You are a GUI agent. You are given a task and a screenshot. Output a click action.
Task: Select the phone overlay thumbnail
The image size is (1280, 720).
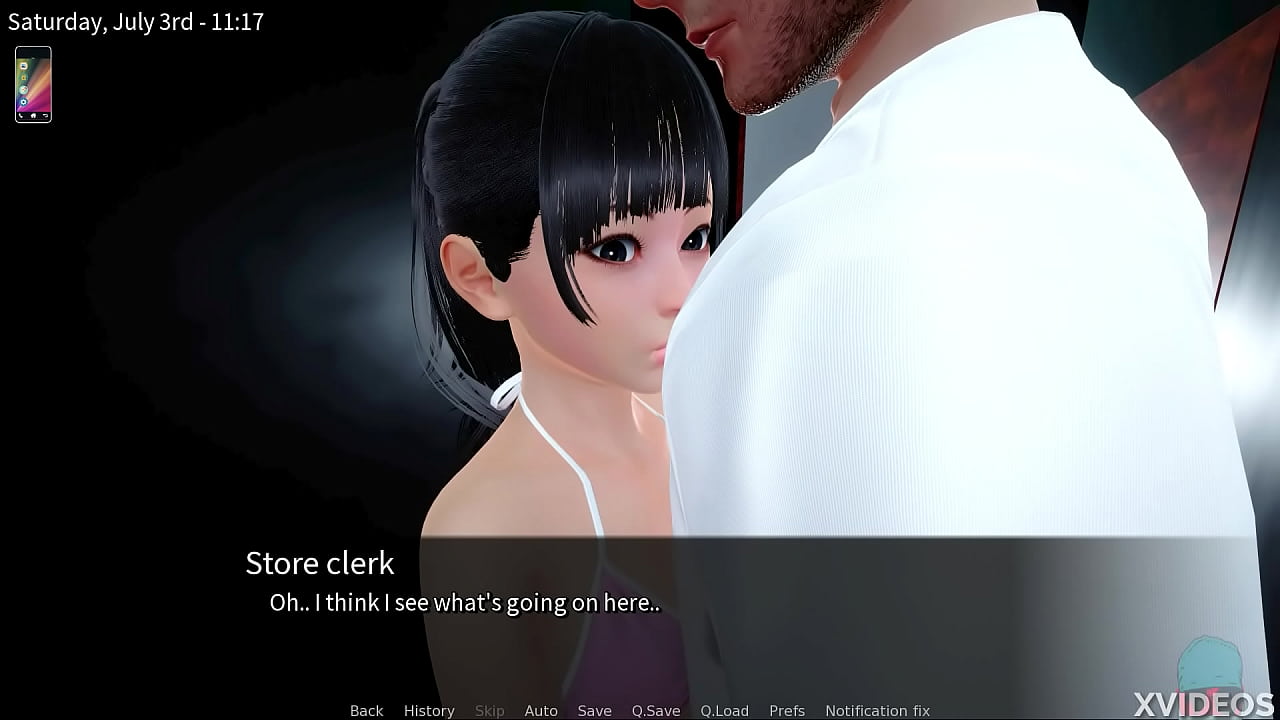pyautogui.click(x=33, y=84)
